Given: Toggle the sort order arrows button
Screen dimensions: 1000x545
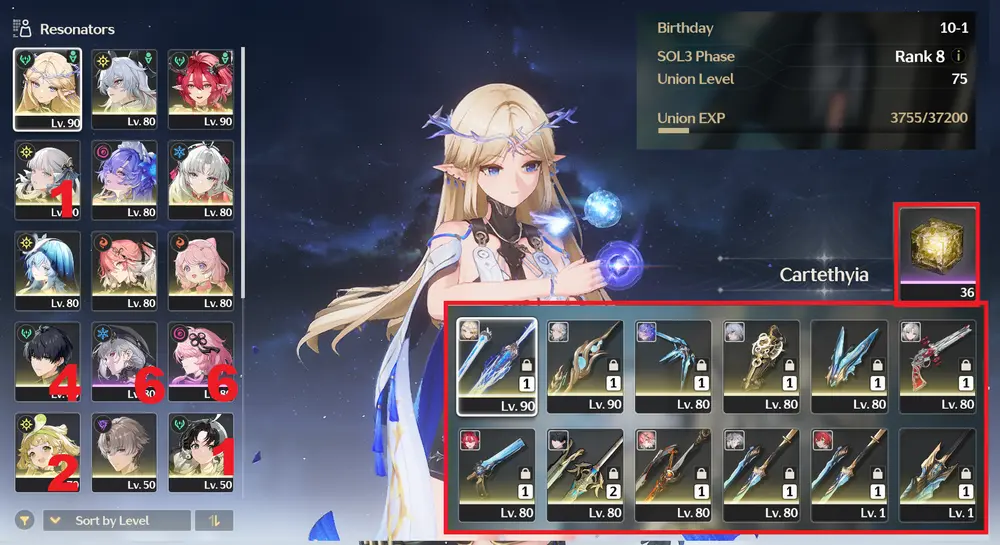Looking at the screenshot, I should pyautogui.click(x=215, y=521).
